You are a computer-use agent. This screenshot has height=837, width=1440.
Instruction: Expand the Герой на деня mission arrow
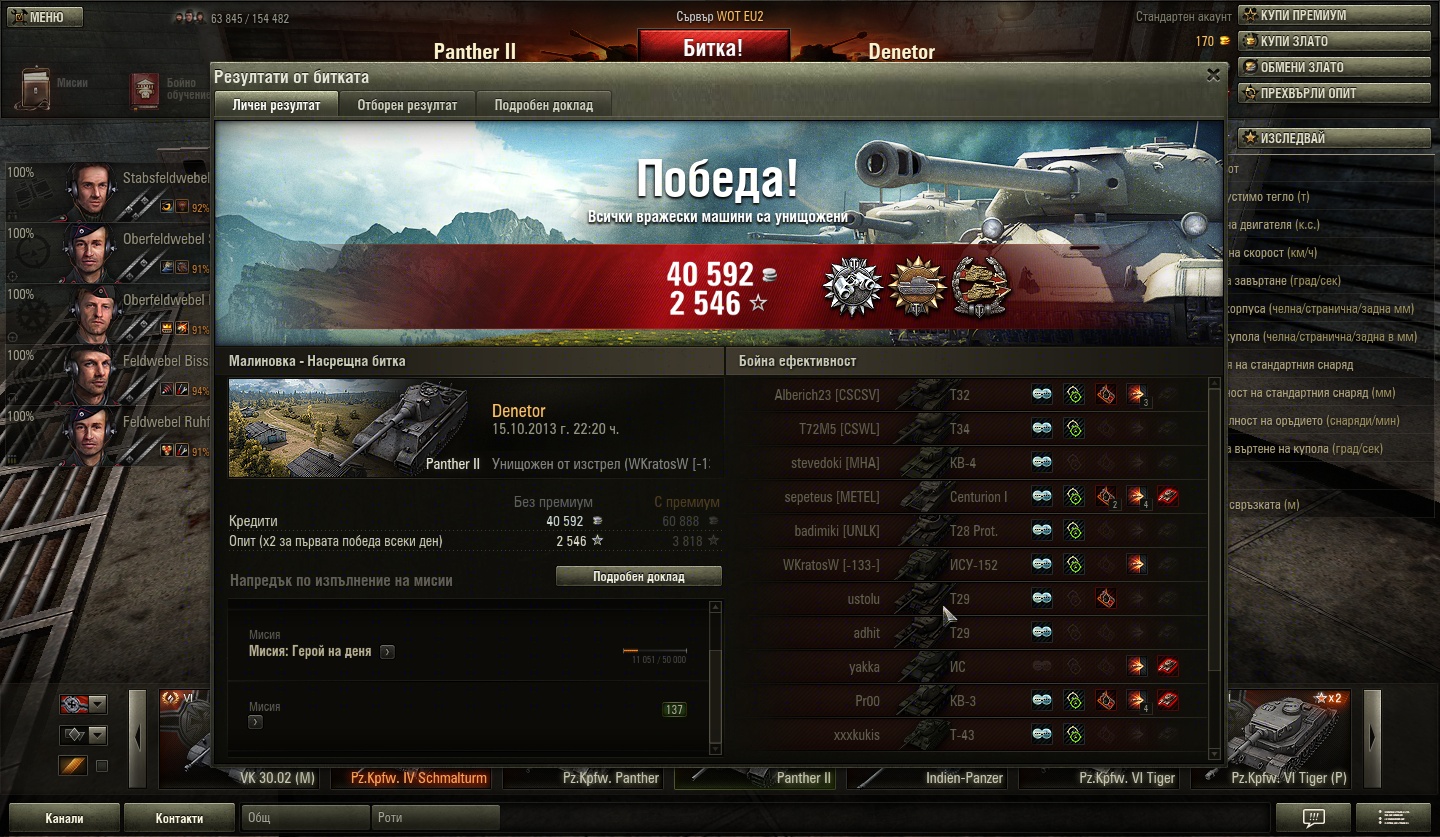pos(387,652)
